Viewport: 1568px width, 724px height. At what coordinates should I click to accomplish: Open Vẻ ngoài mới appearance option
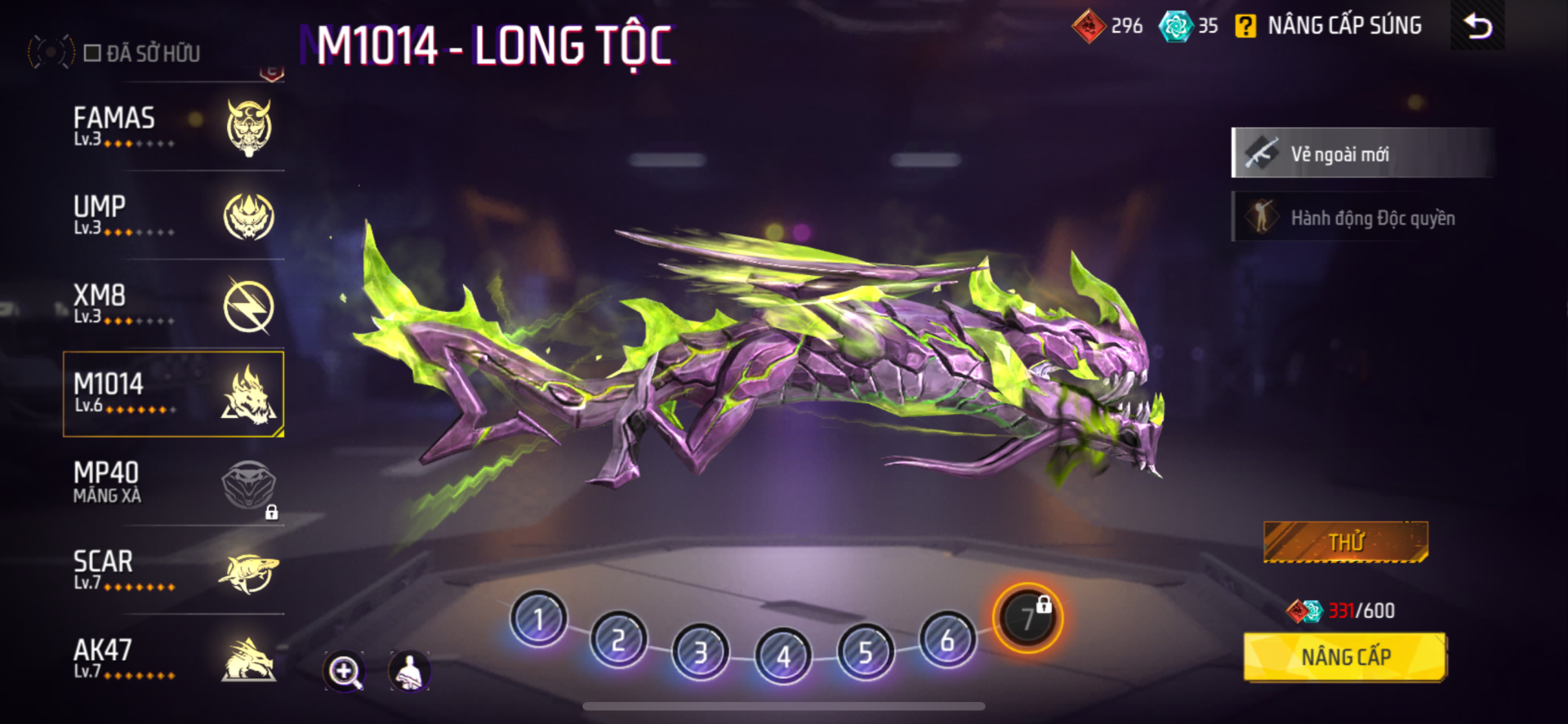(1362, 153)
